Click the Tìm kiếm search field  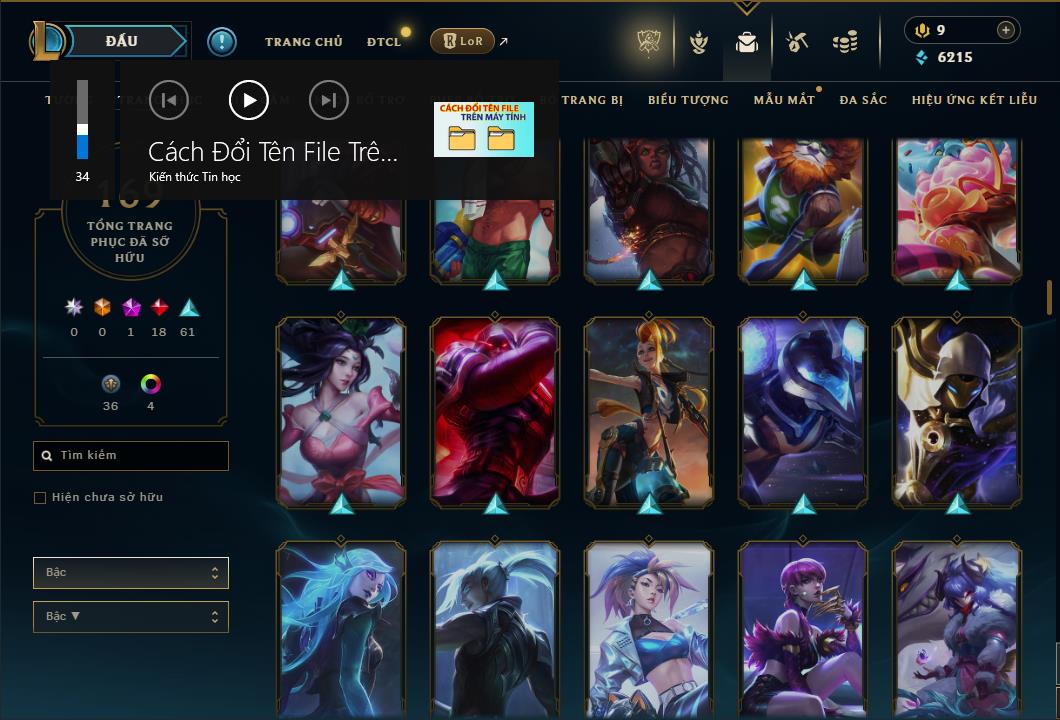(131, 456)
